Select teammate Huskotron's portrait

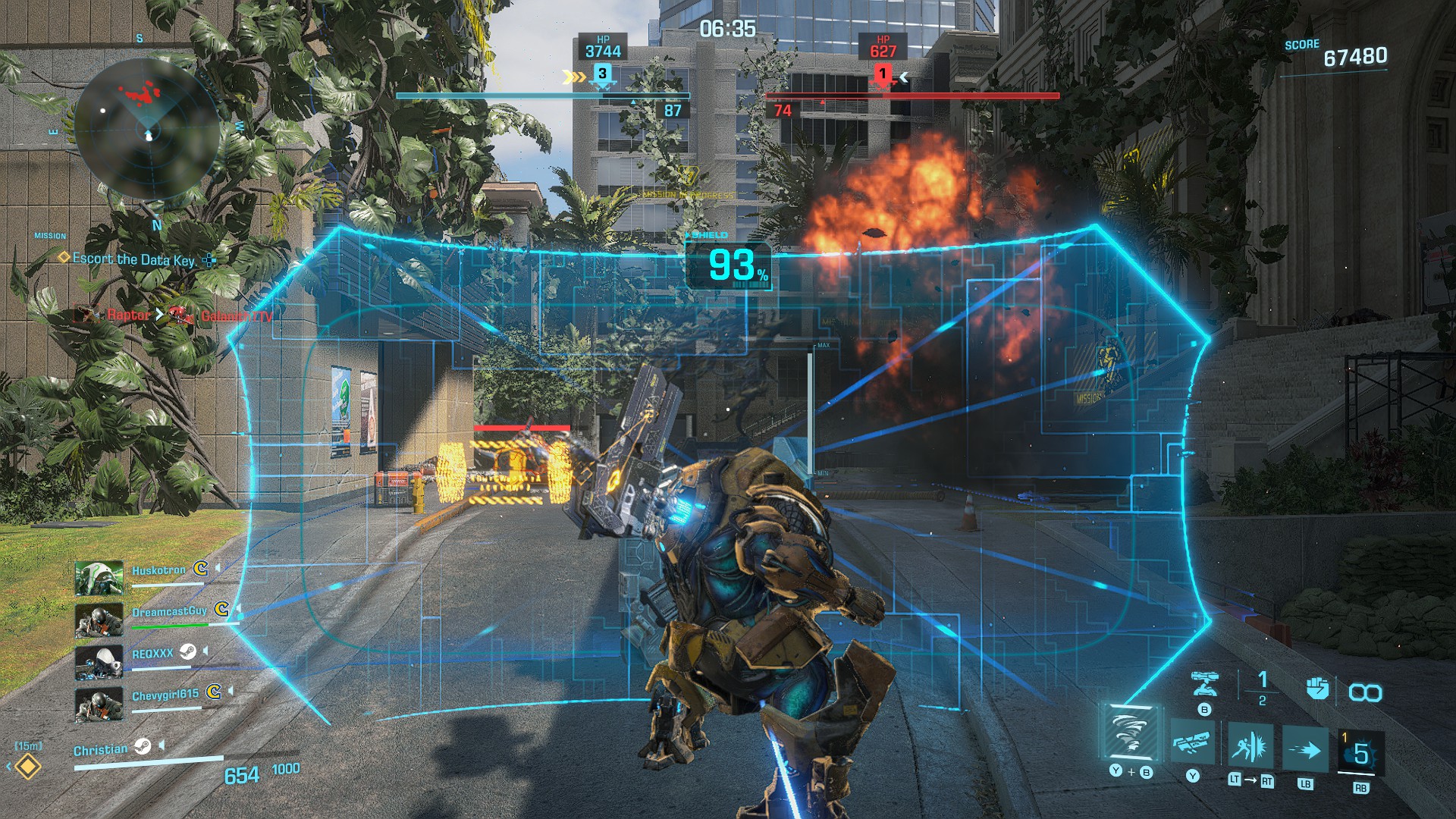tap(99, 578)
